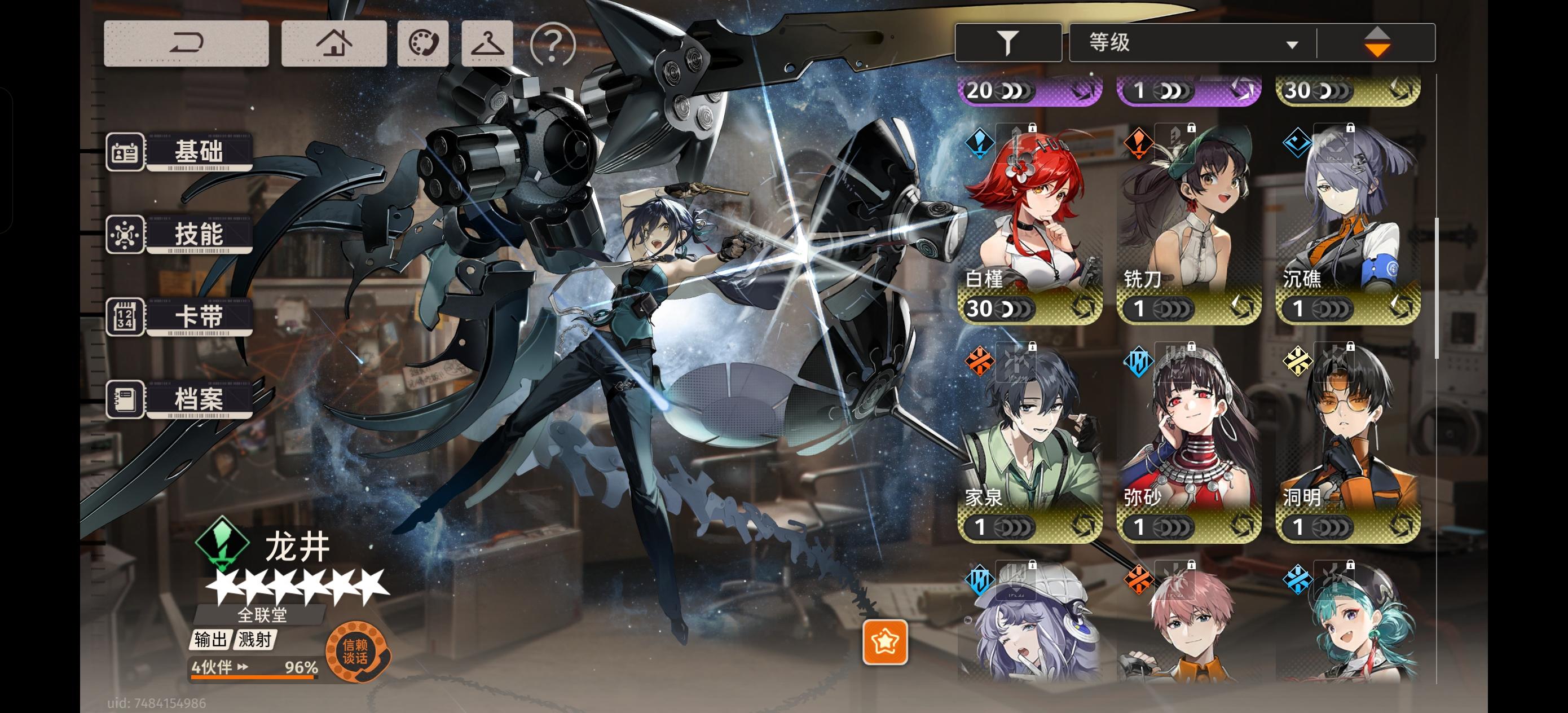Open the question mark help icon
The height and width of the screenshot is (713, 1568).
552,43
